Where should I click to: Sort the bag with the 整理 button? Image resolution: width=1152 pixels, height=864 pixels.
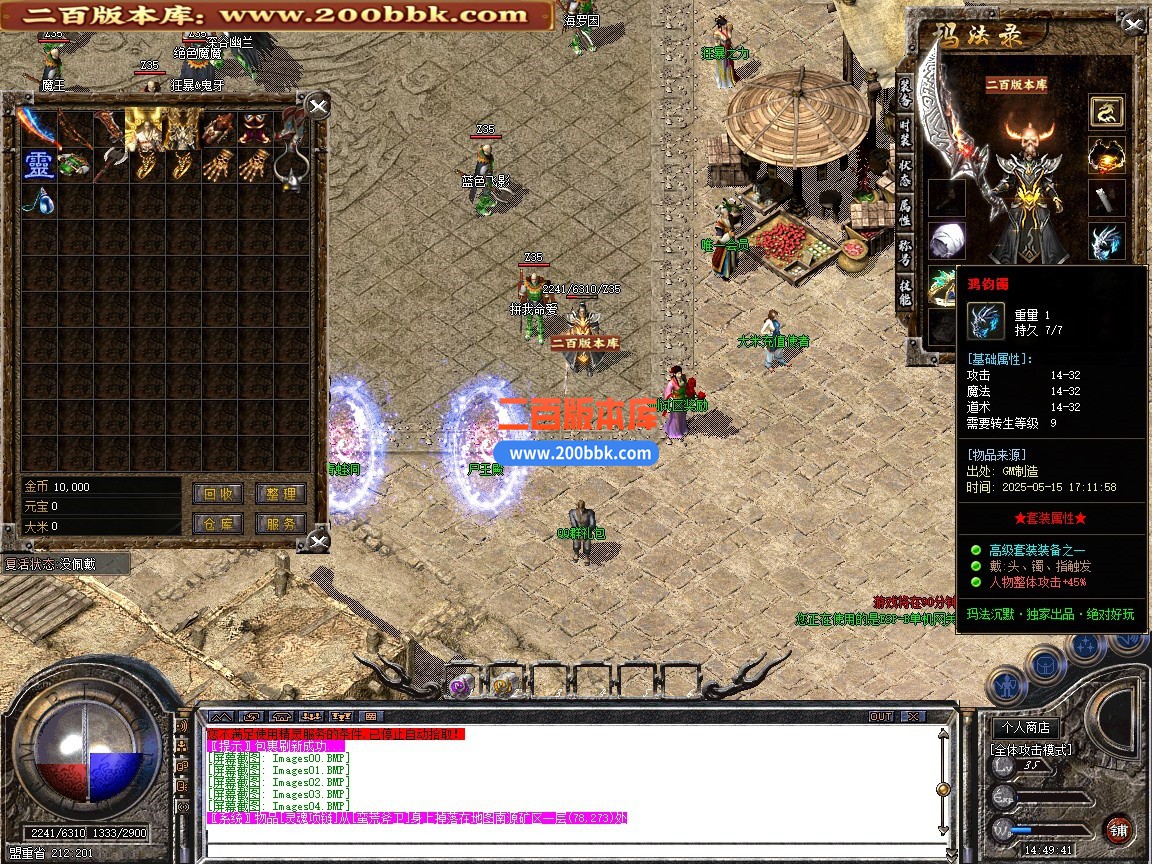click(x=280, y=493)
